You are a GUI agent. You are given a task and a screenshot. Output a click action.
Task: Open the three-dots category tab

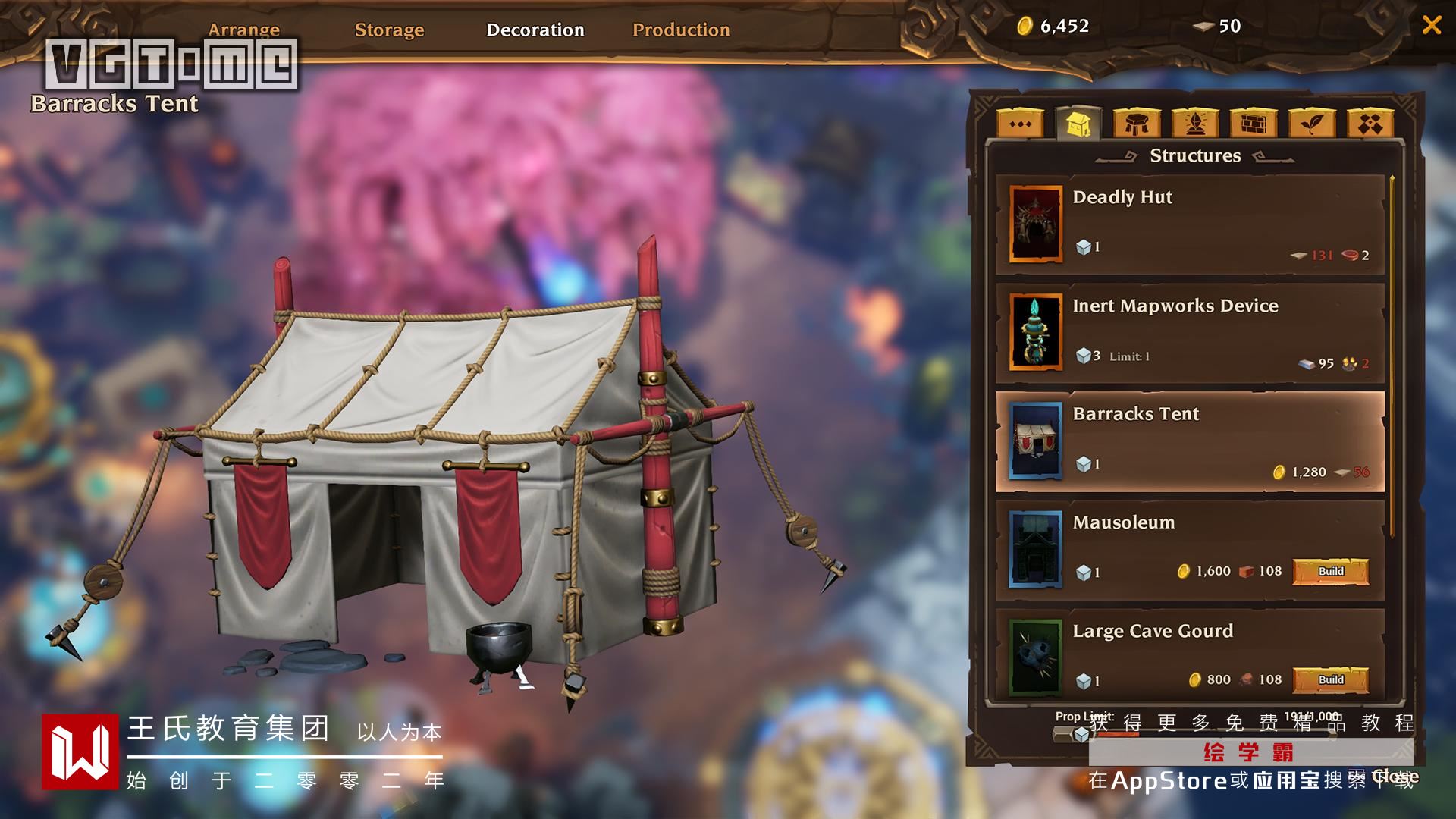[1020, 124]
